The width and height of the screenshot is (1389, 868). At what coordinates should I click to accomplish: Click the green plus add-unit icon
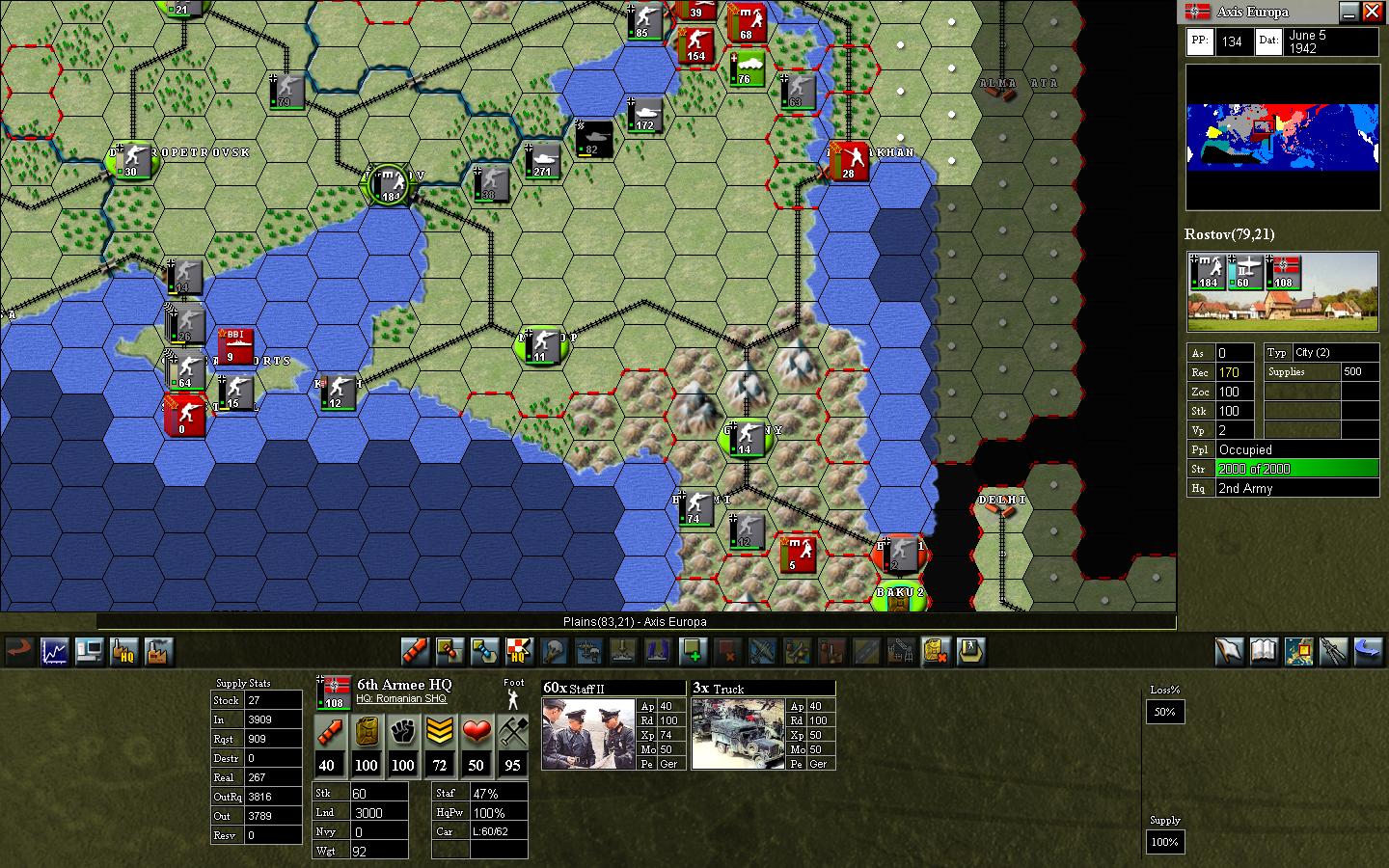694,652
